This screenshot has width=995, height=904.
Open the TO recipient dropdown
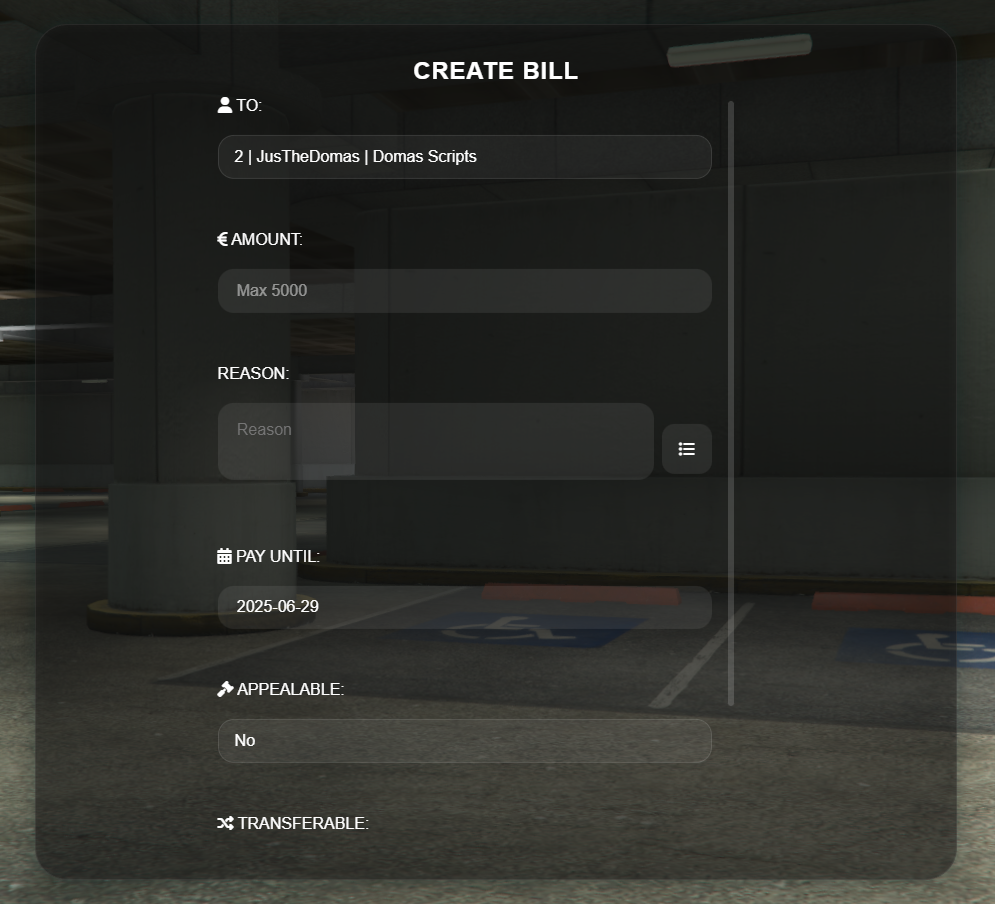tap(464, 157)
